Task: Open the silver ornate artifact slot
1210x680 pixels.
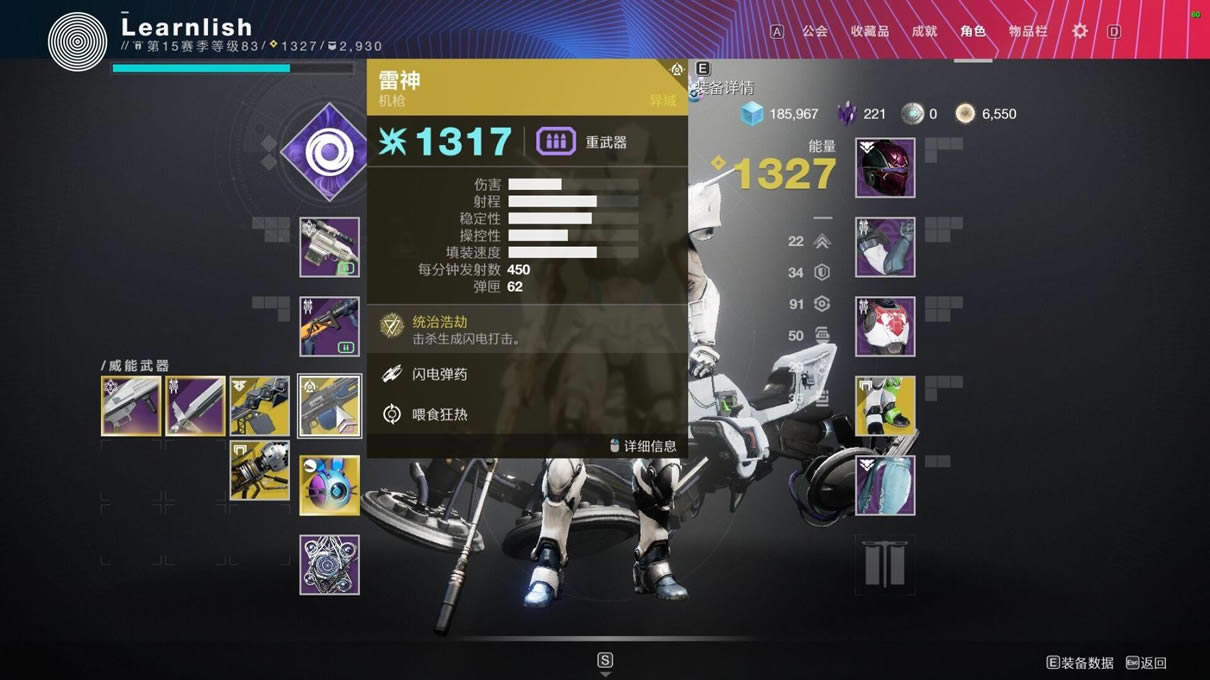Action: (330, 565)
